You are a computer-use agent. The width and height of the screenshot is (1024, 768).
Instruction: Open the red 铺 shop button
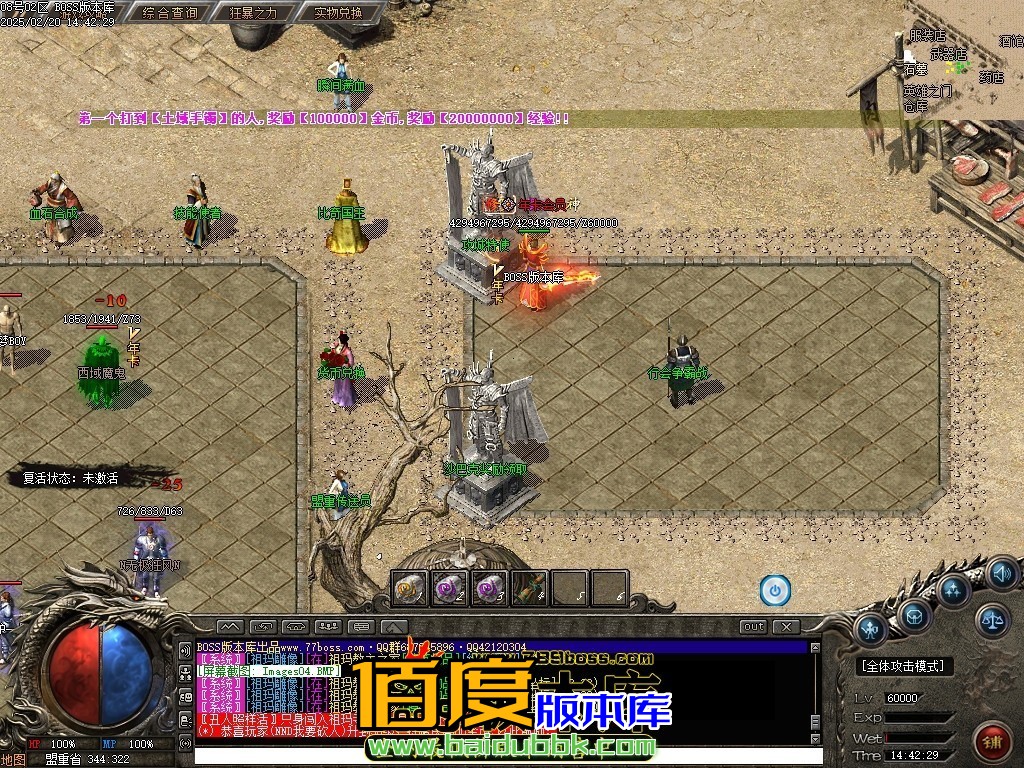[991, 741]
